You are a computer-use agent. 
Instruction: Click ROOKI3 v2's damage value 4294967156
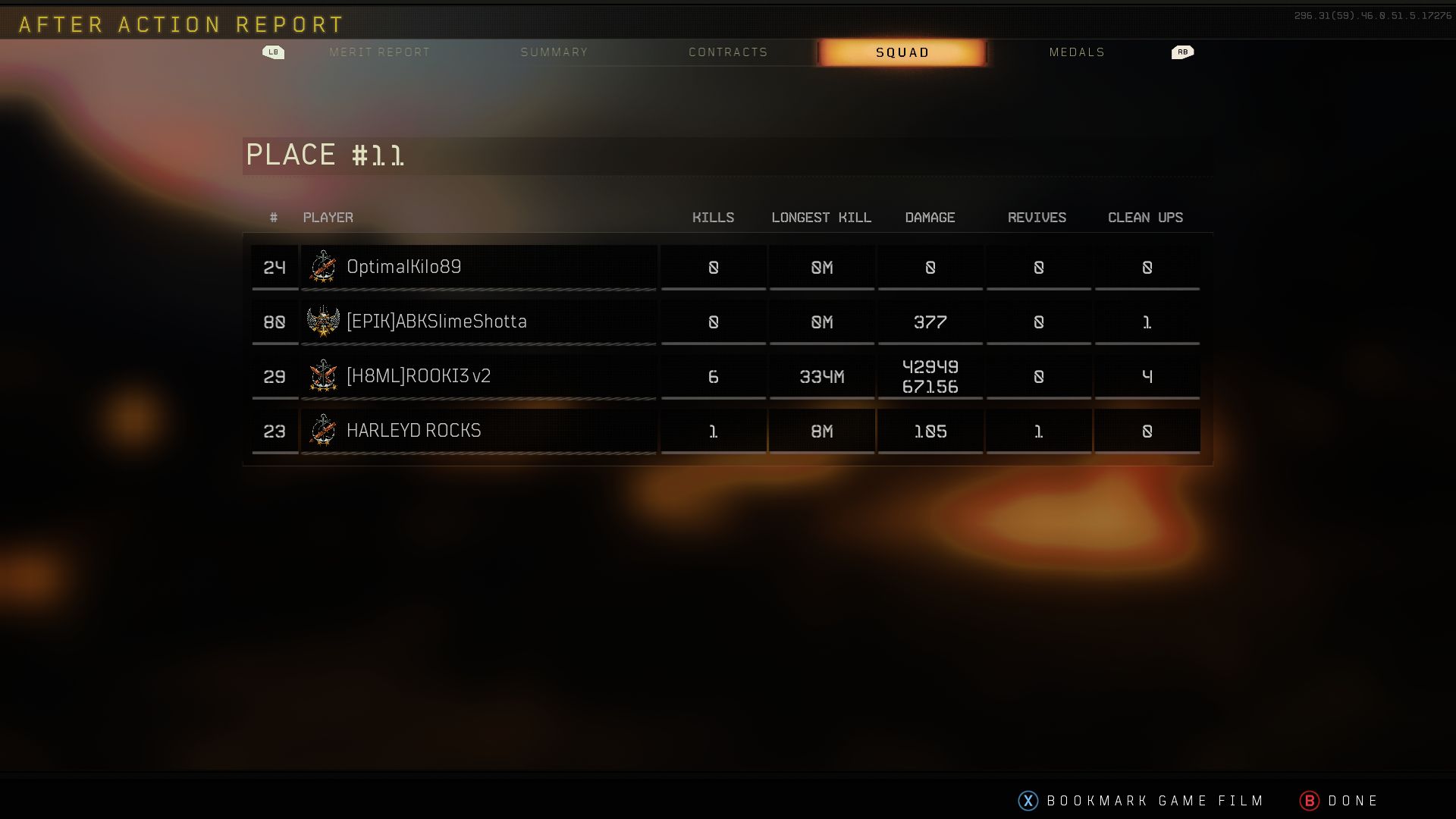point(930,375)
